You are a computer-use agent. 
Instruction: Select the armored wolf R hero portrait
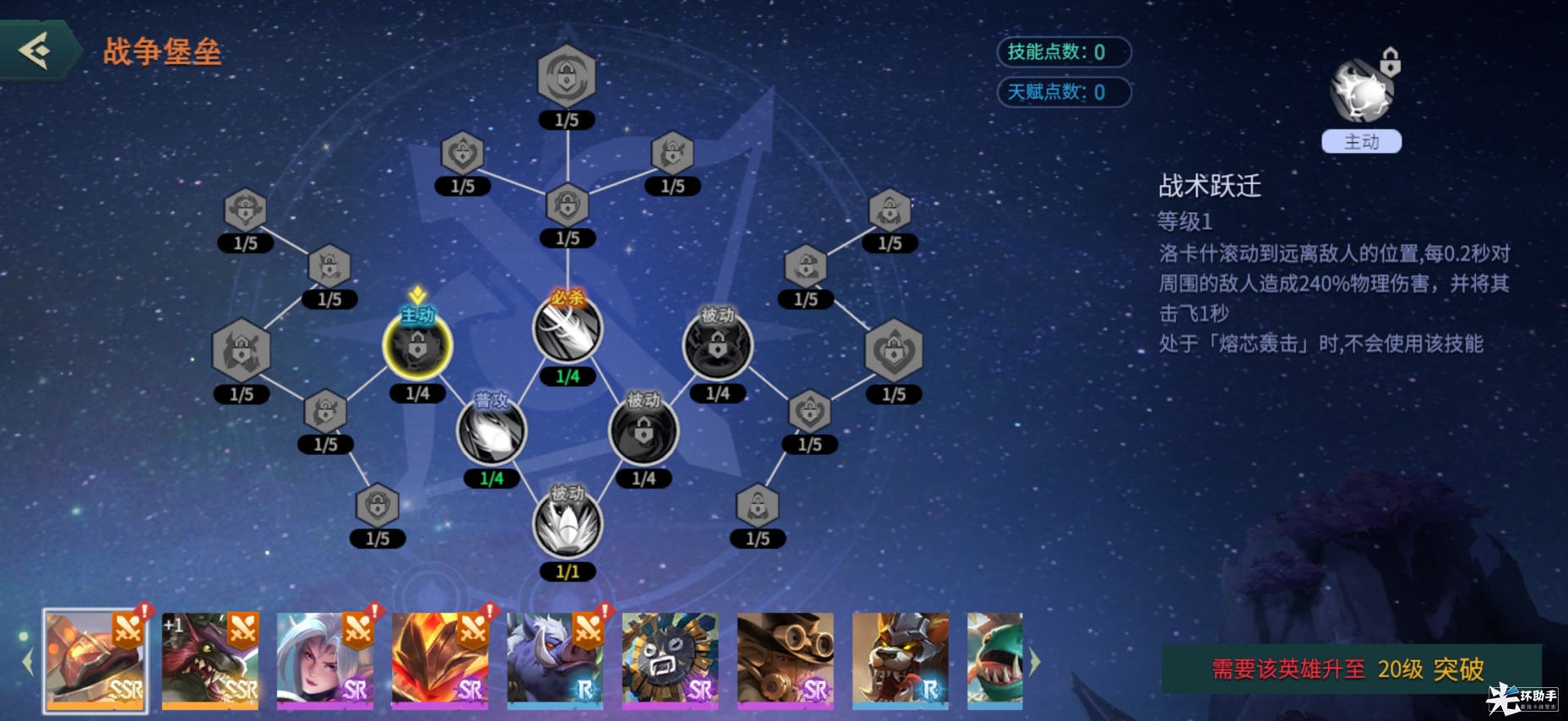(900, 659)
